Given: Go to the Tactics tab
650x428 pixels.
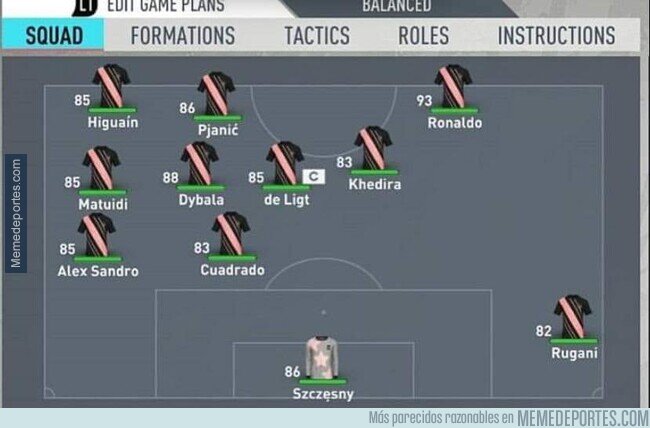Looking at the screenshot, I should click(x=316, y=36).
